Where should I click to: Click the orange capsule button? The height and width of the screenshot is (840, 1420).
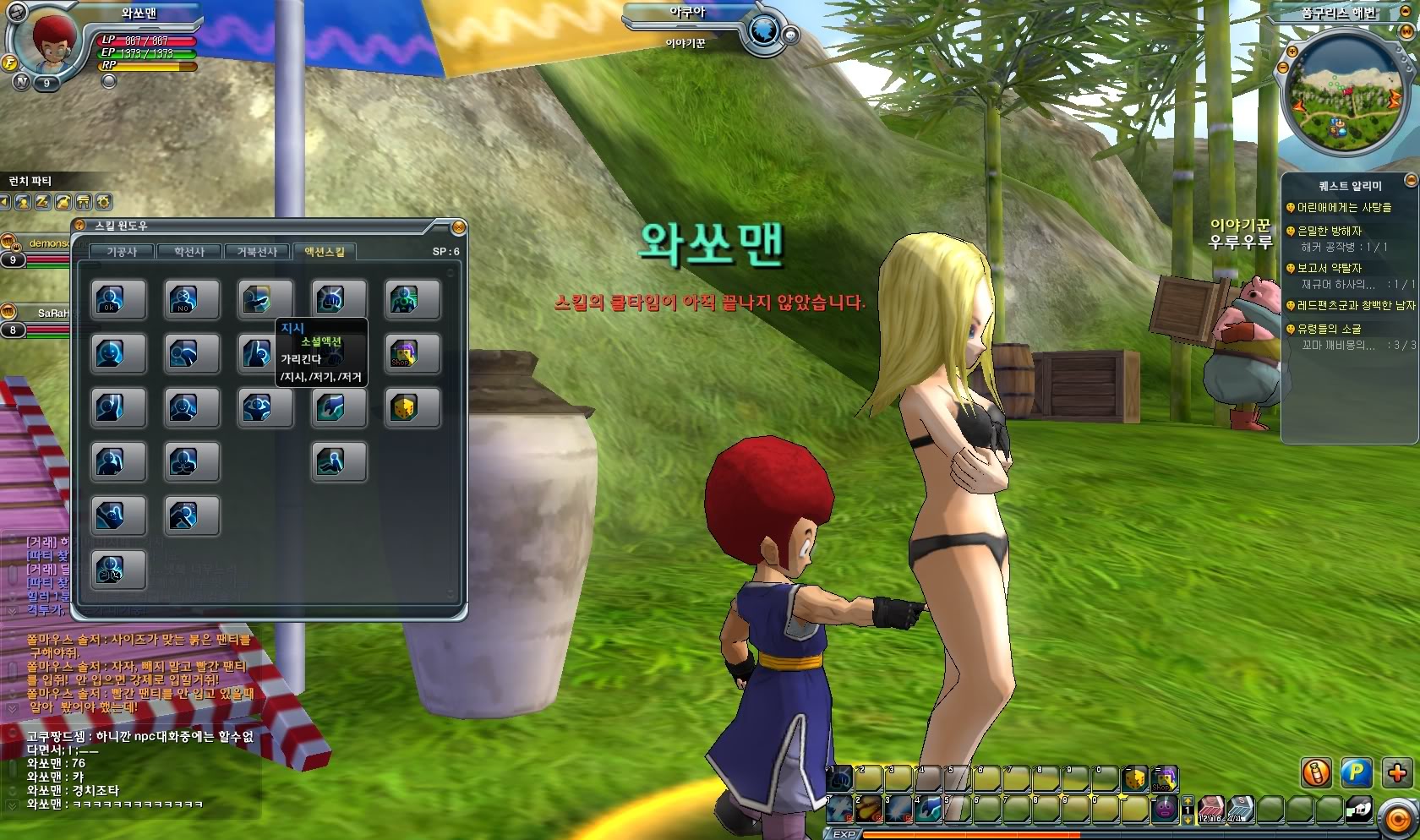click(x=1316, y=772)
